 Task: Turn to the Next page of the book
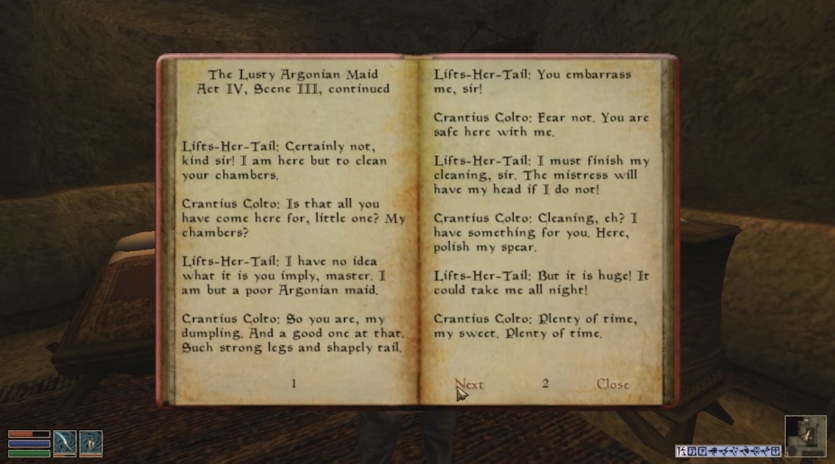pyautogui.click(x=469, y=384)
